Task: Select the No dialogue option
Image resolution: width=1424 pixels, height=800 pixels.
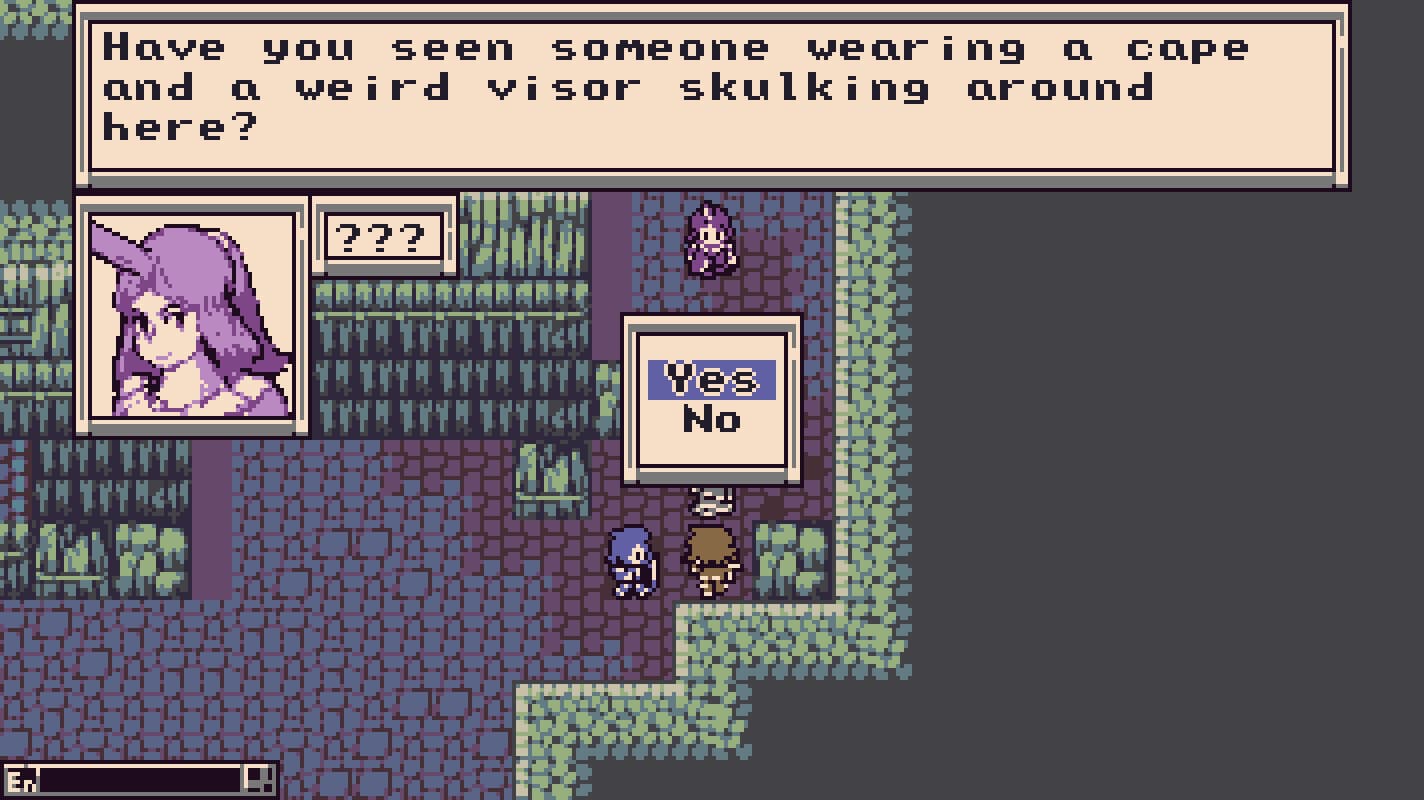Action: 711,420
